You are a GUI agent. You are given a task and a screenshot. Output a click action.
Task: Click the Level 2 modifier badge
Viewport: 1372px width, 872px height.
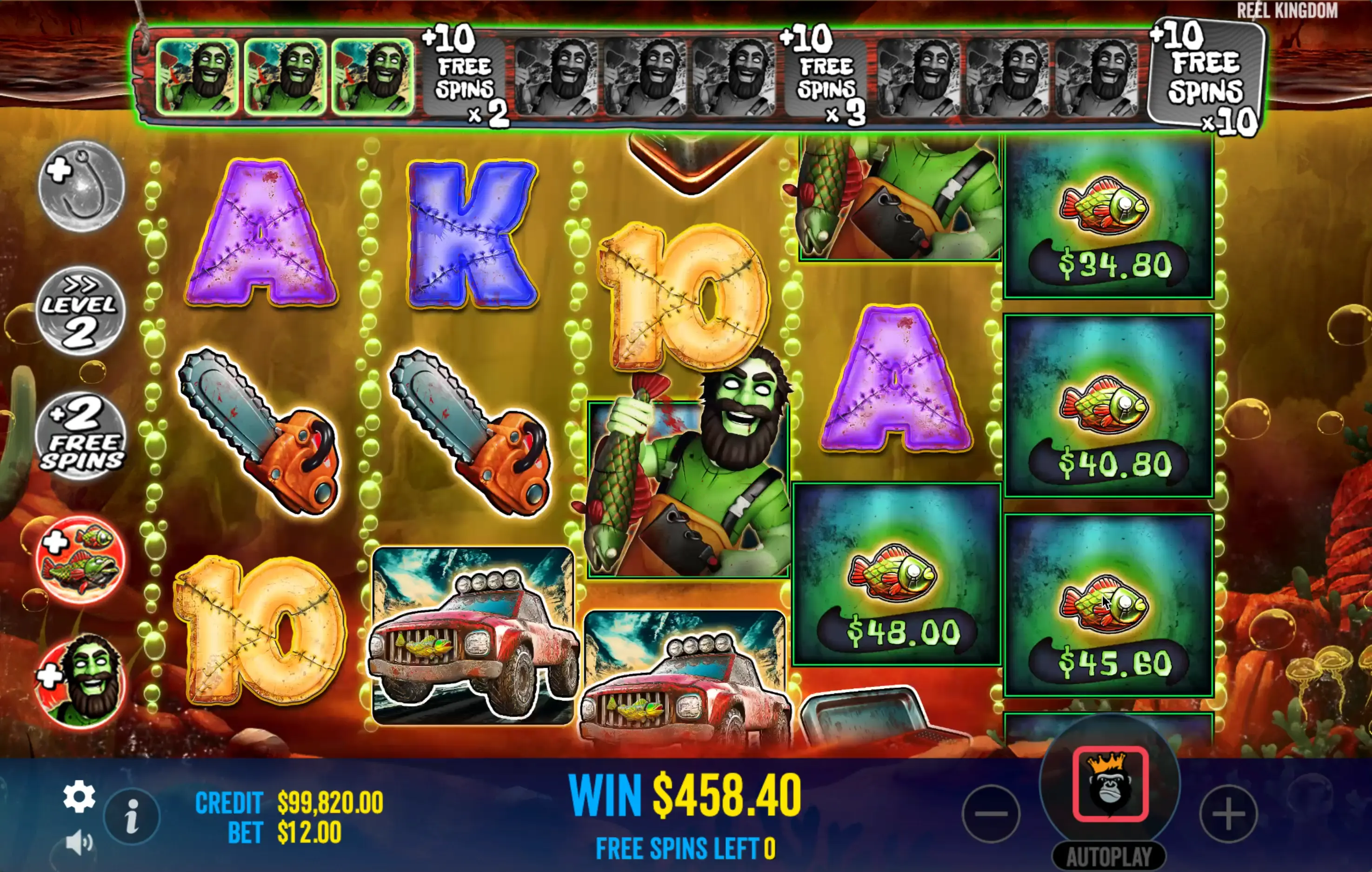(80, 311)
